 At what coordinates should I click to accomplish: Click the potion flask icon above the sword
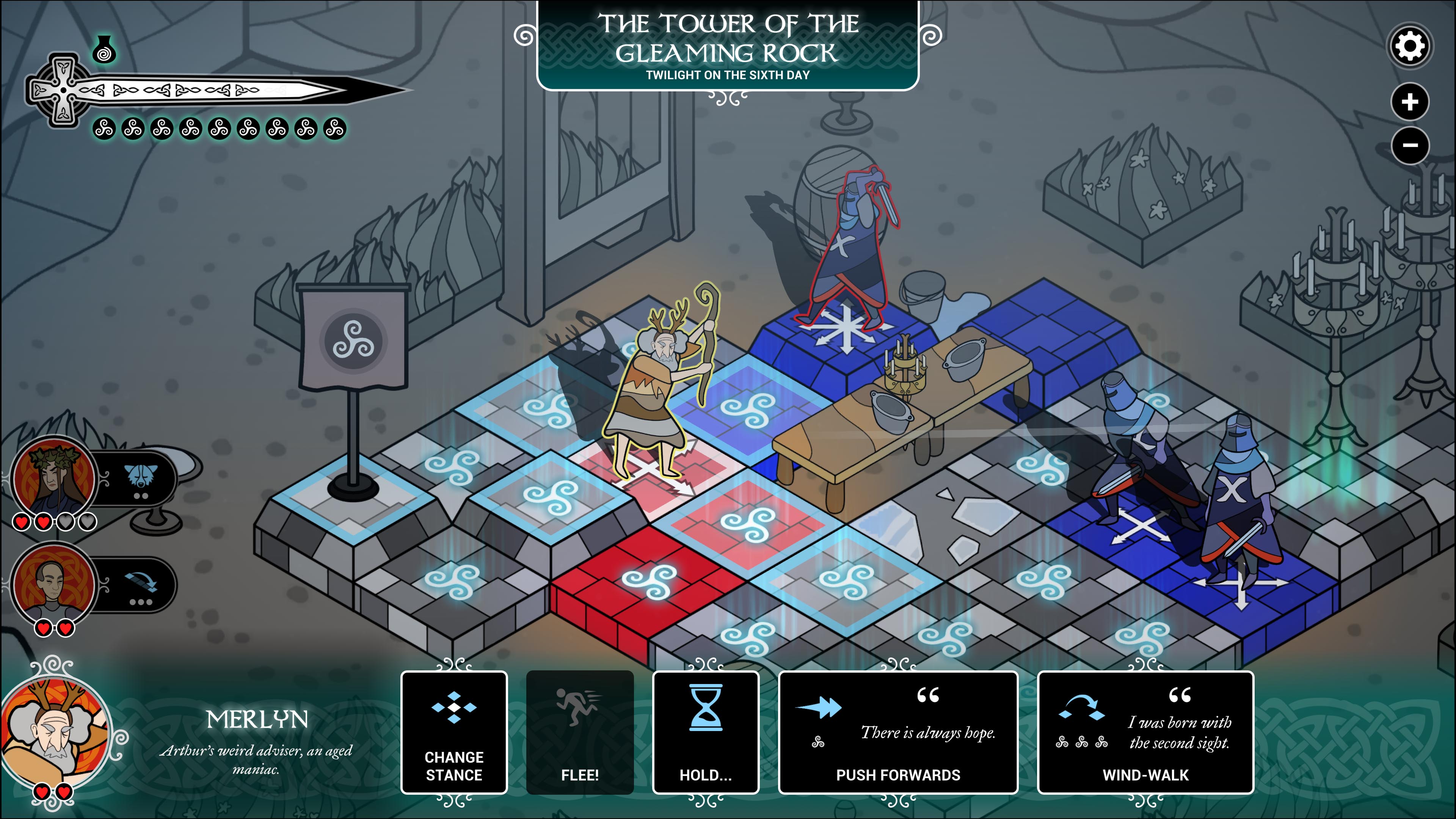104,49
